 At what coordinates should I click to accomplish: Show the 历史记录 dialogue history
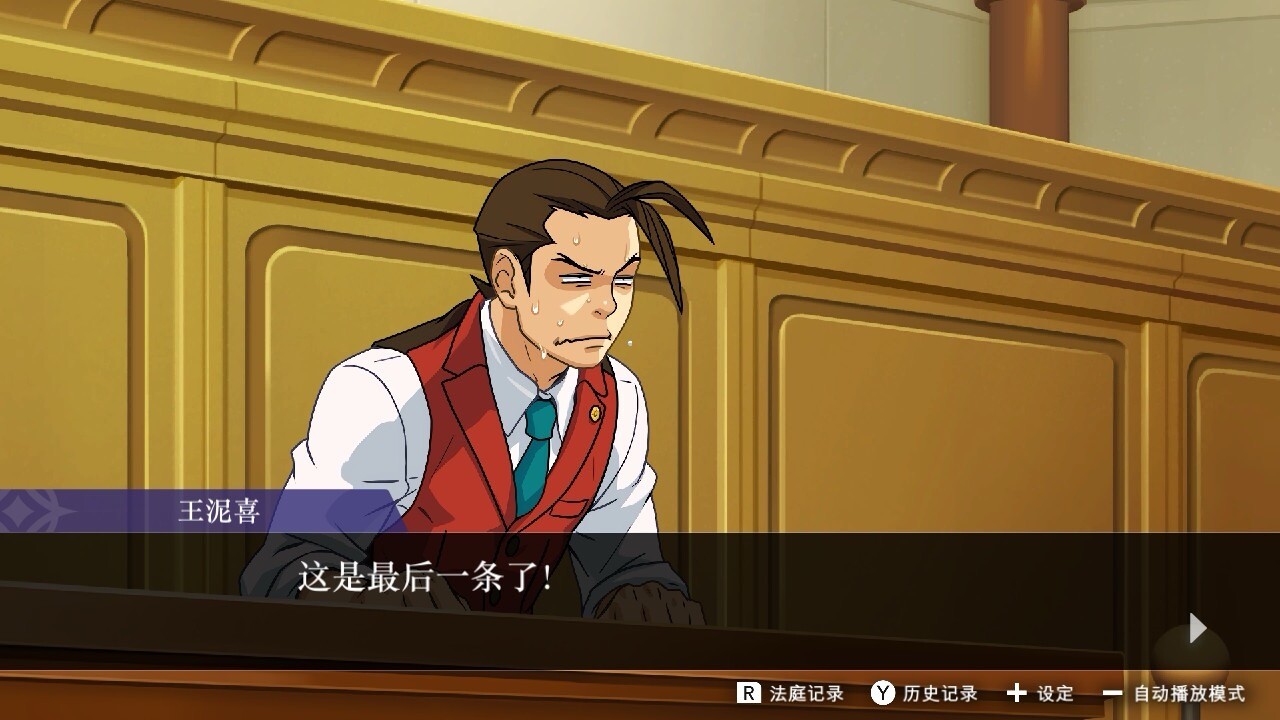[923, 693]
